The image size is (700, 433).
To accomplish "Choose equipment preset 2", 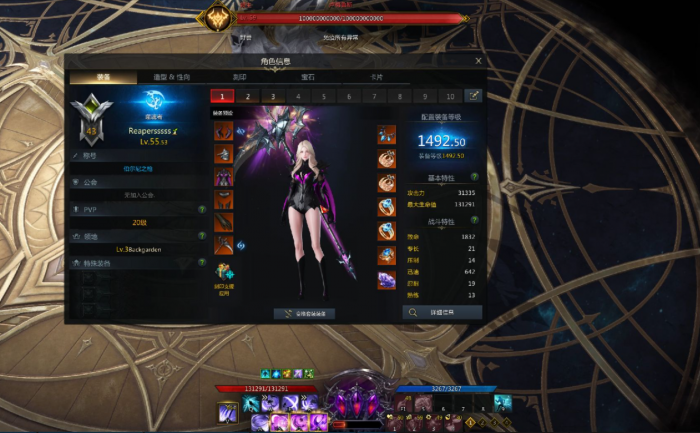I will 247,96.
